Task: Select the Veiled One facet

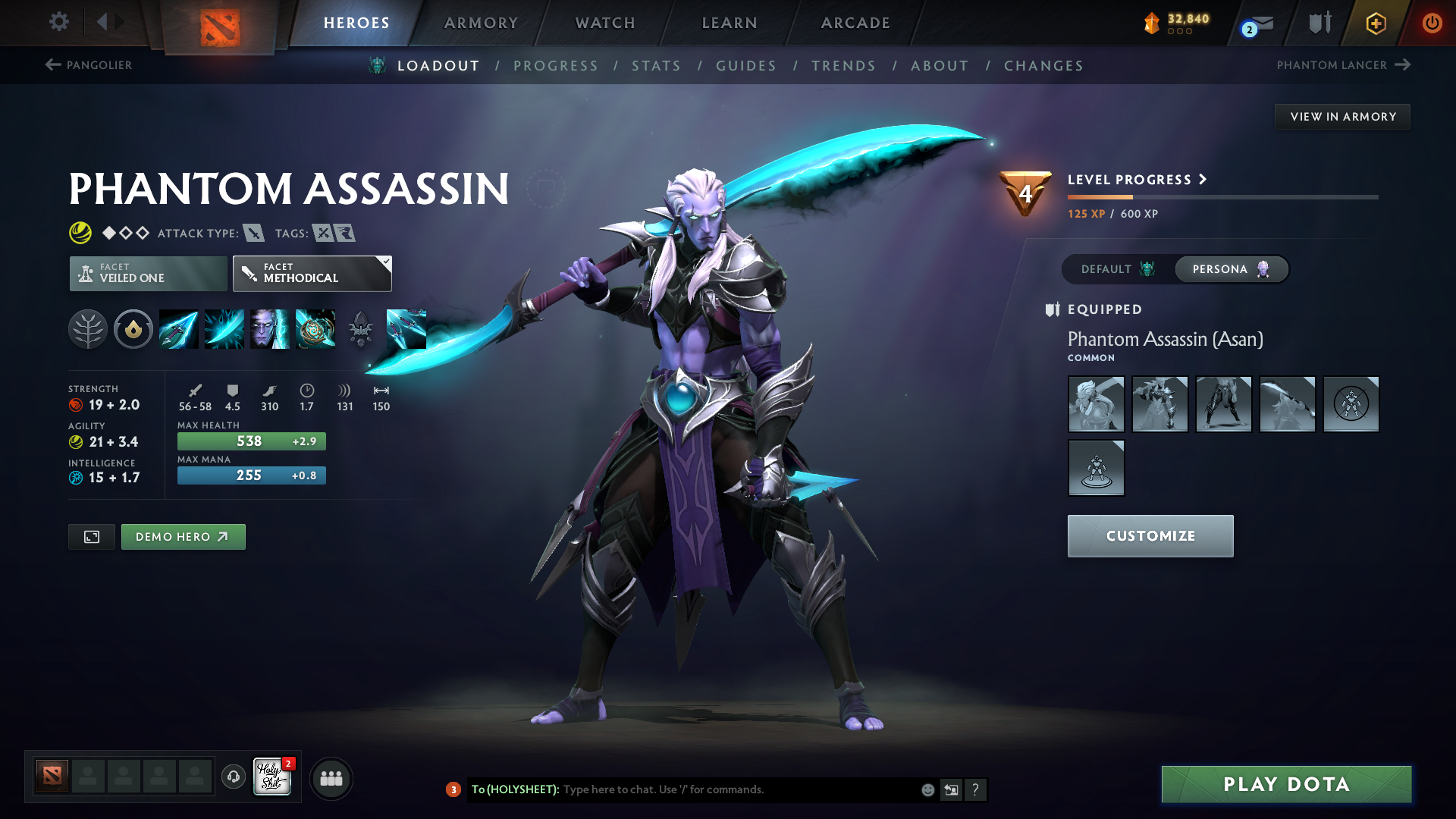Action: [x=147, y=273]
